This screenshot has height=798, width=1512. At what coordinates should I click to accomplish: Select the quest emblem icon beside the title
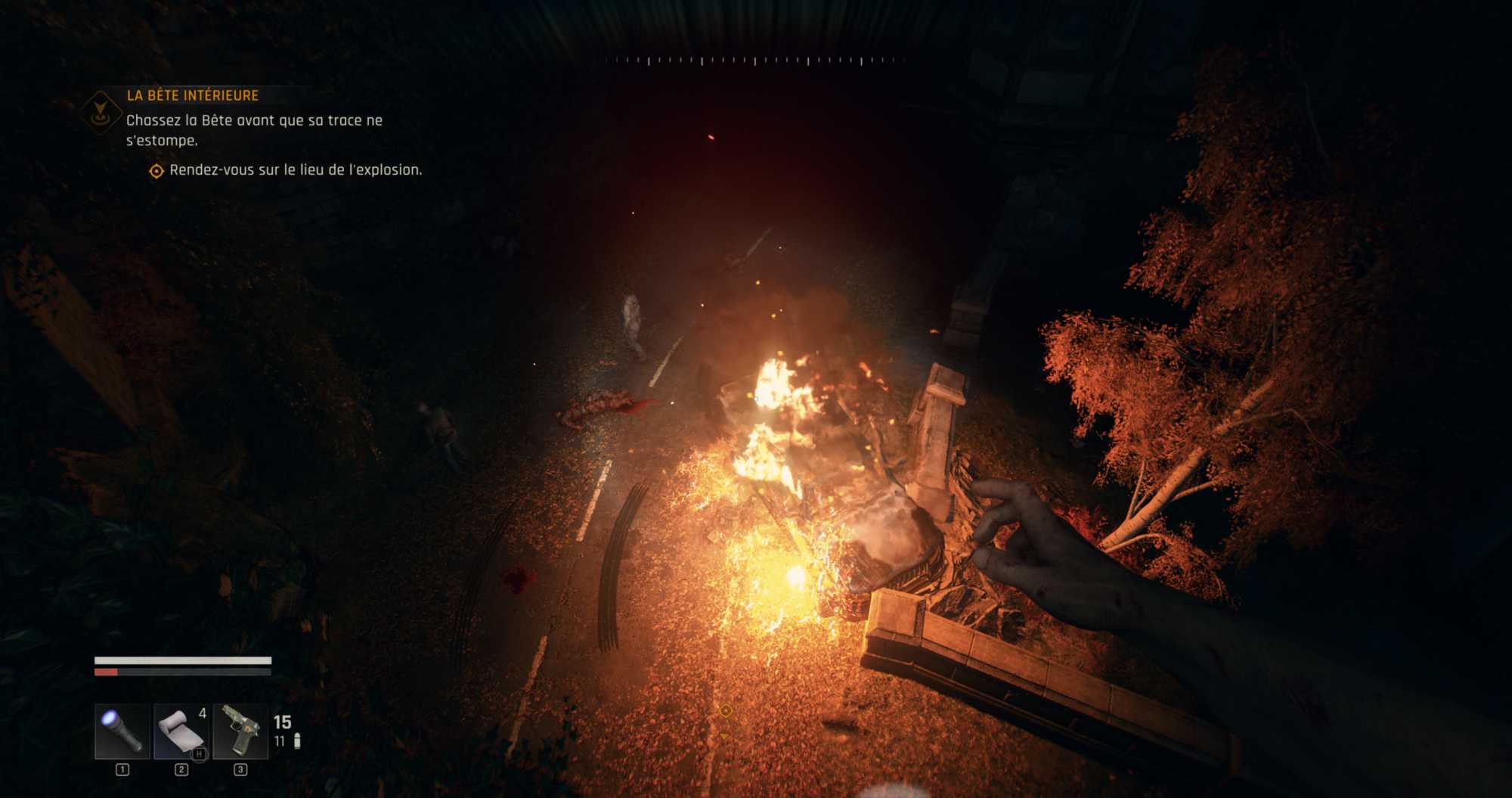point(101,112)
